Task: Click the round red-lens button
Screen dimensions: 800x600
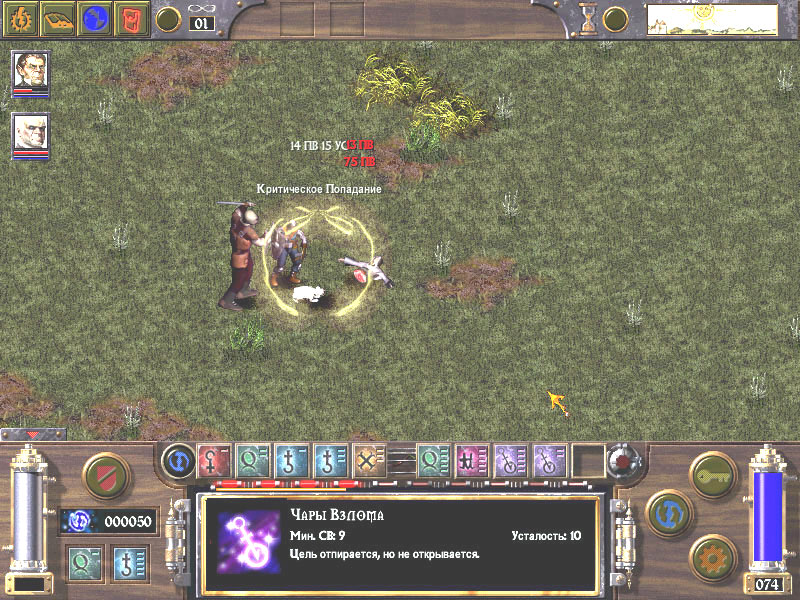Action: tap(622, 462)
